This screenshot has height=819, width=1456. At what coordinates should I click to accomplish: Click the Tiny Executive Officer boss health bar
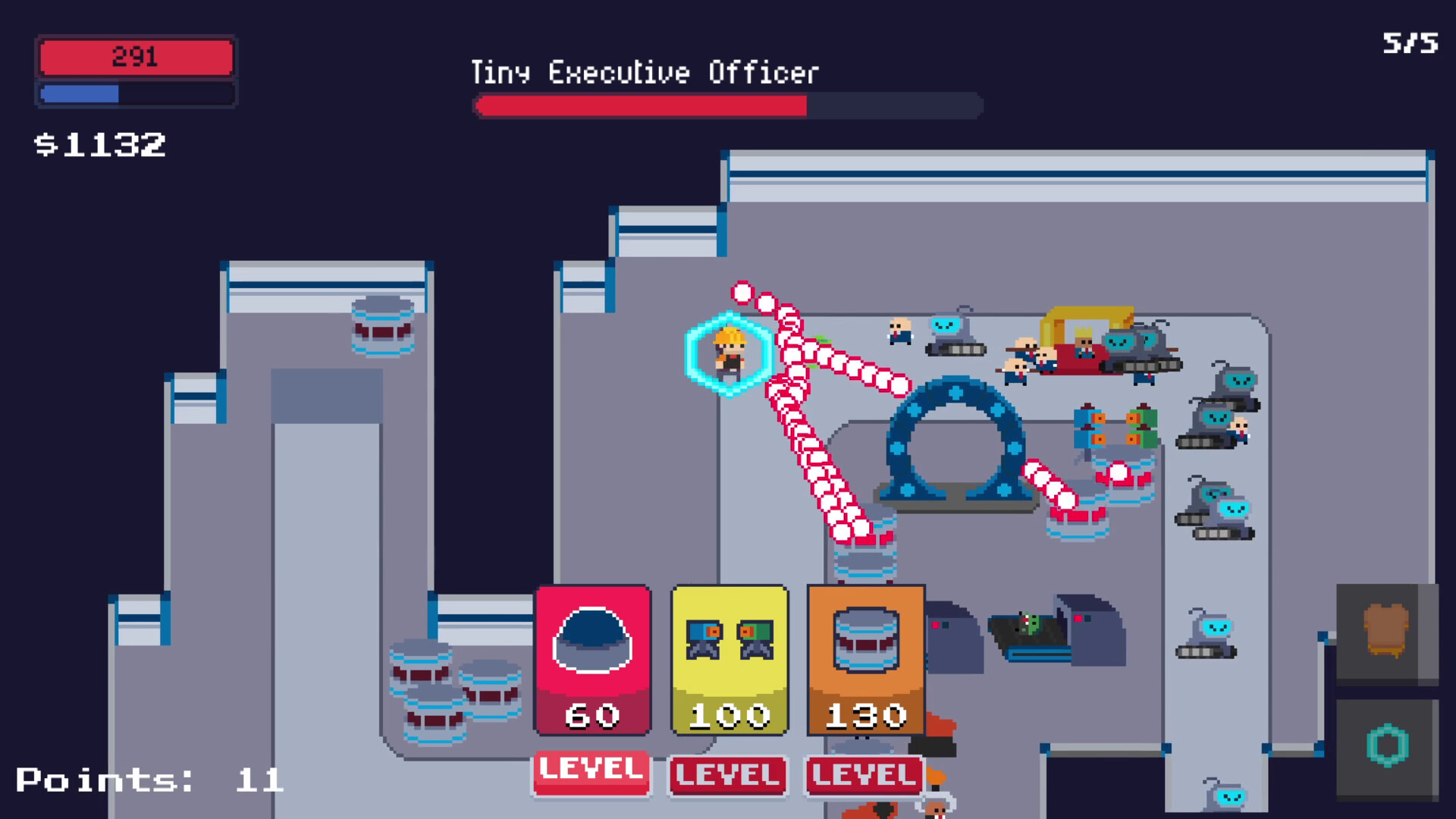pyautogui.click(x=726, y=106)
